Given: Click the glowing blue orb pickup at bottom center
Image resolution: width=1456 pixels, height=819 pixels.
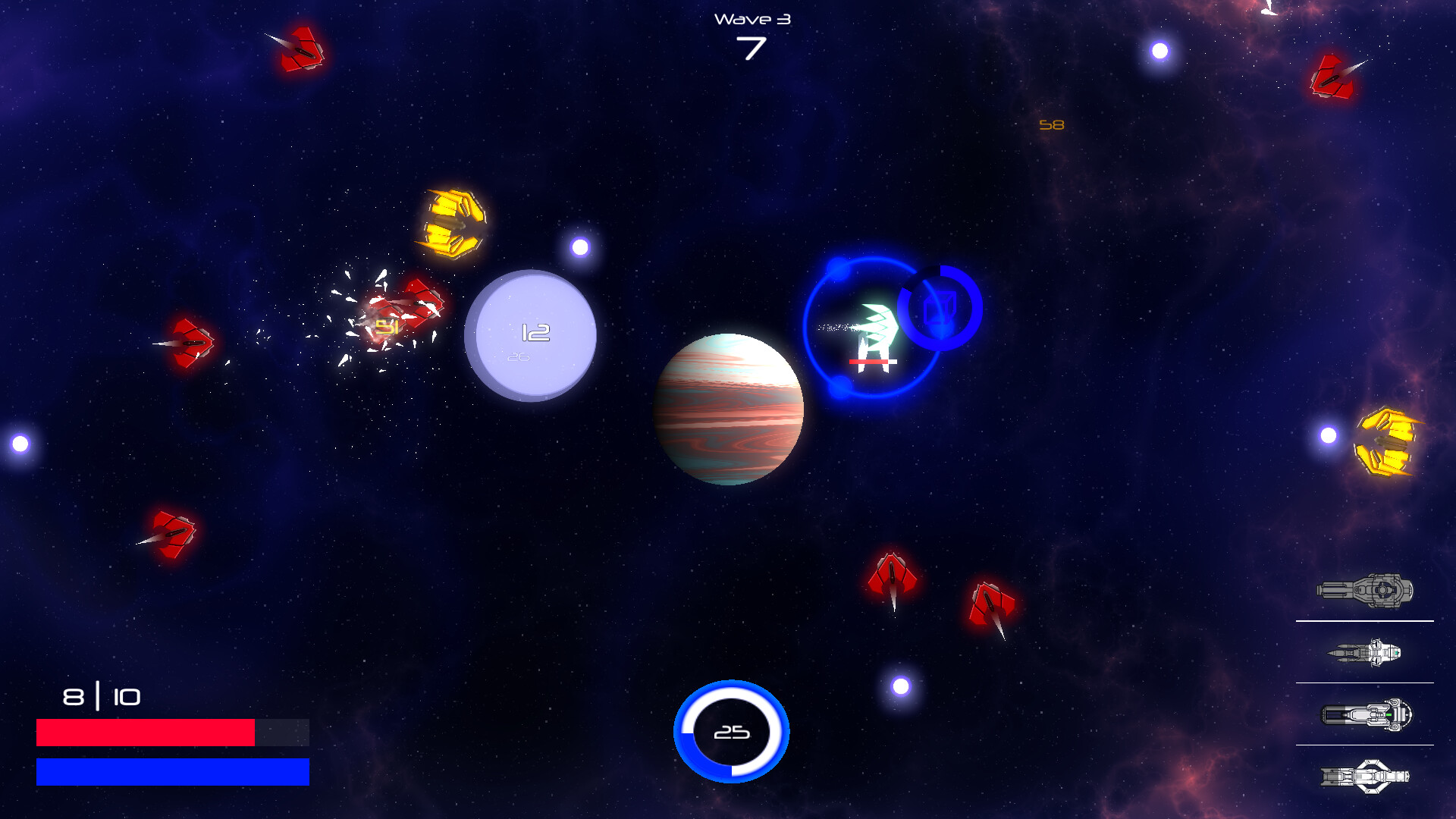Looking at the screenshot, I should [730, 730].
